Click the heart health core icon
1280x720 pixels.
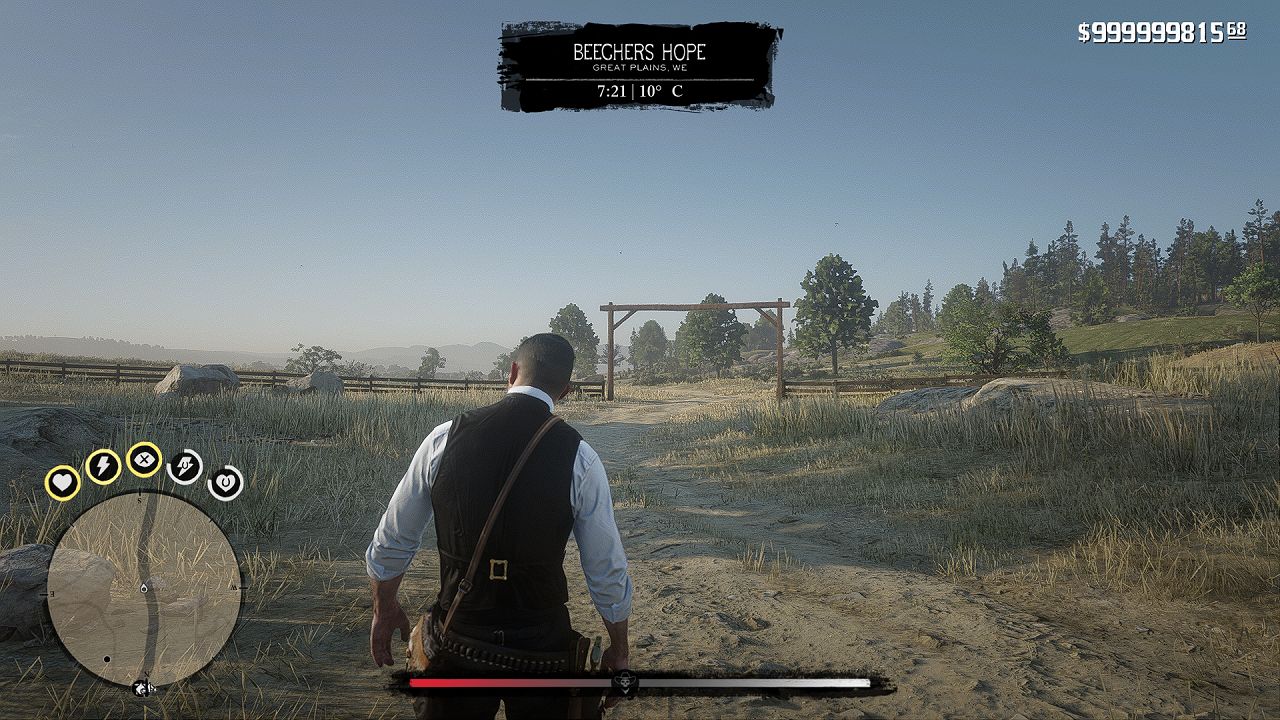pos(63,483)
